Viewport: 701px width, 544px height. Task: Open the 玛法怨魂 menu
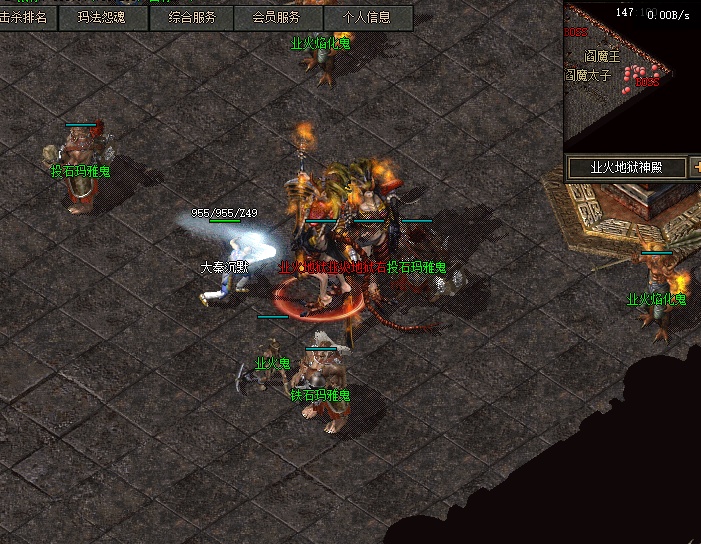(103, 18)
